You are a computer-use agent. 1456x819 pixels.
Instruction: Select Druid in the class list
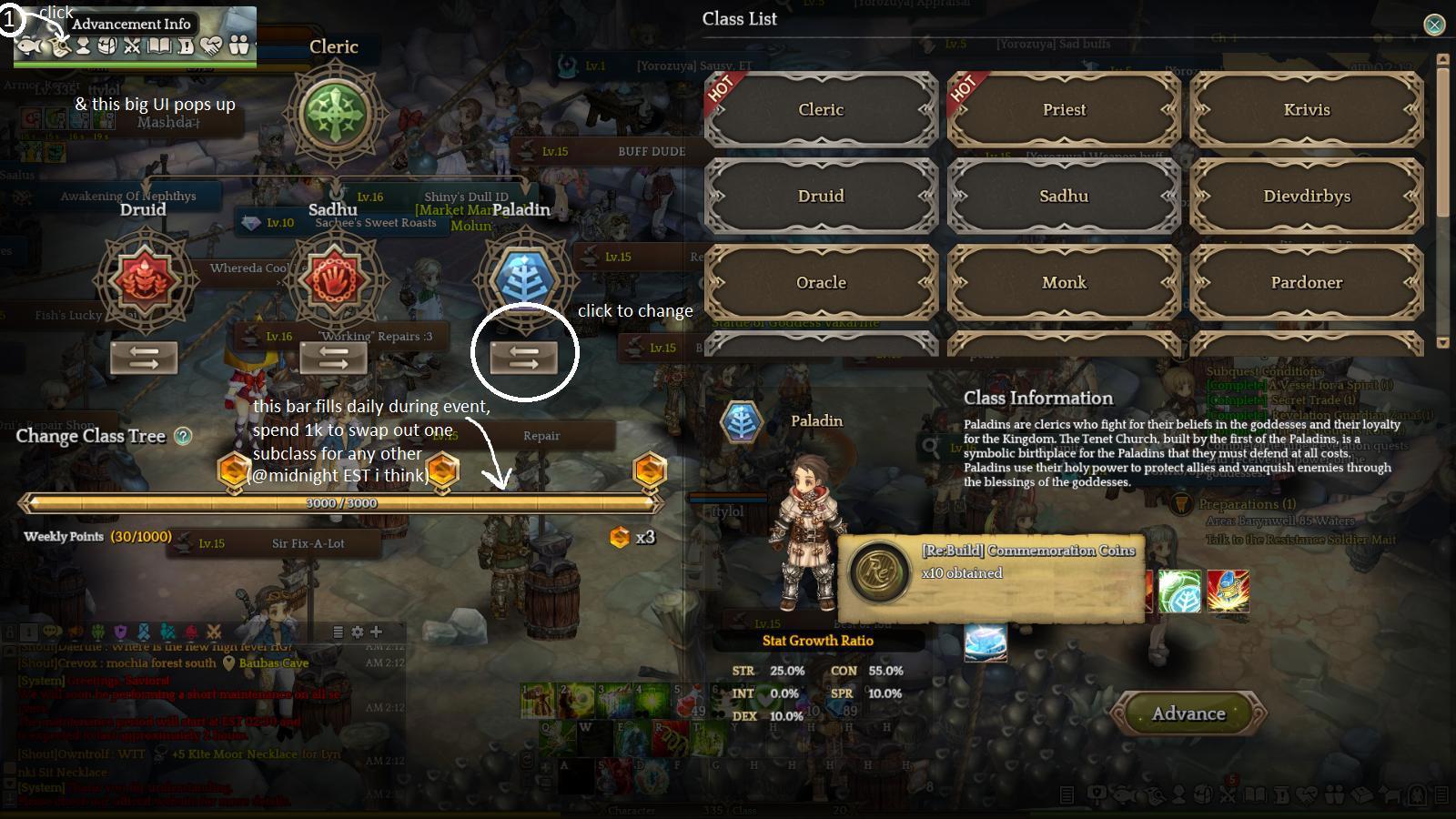(x=821, y=196)
